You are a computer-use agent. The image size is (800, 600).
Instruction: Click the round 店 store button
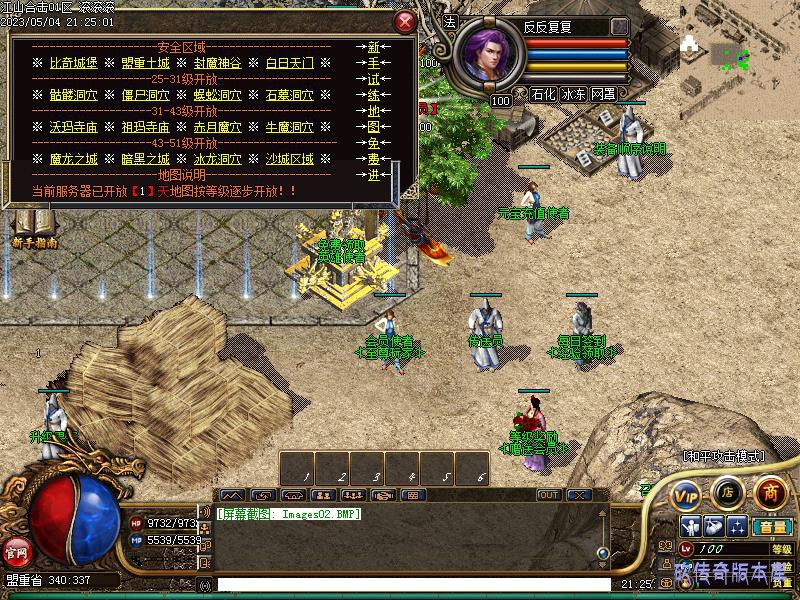click(x=727, y=492)
